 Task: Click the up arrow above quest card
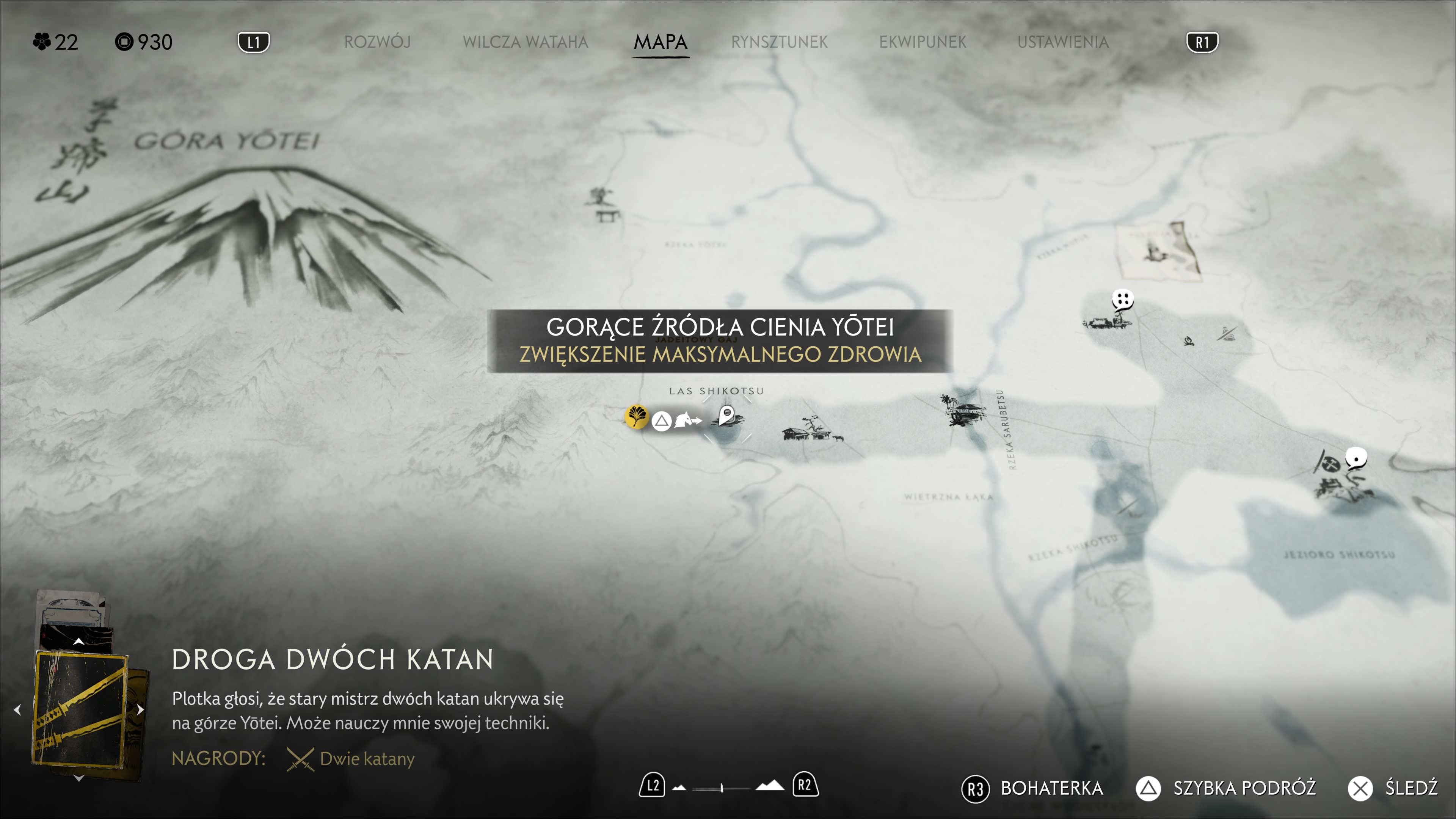pyautogui.click(x=79, y=642)
